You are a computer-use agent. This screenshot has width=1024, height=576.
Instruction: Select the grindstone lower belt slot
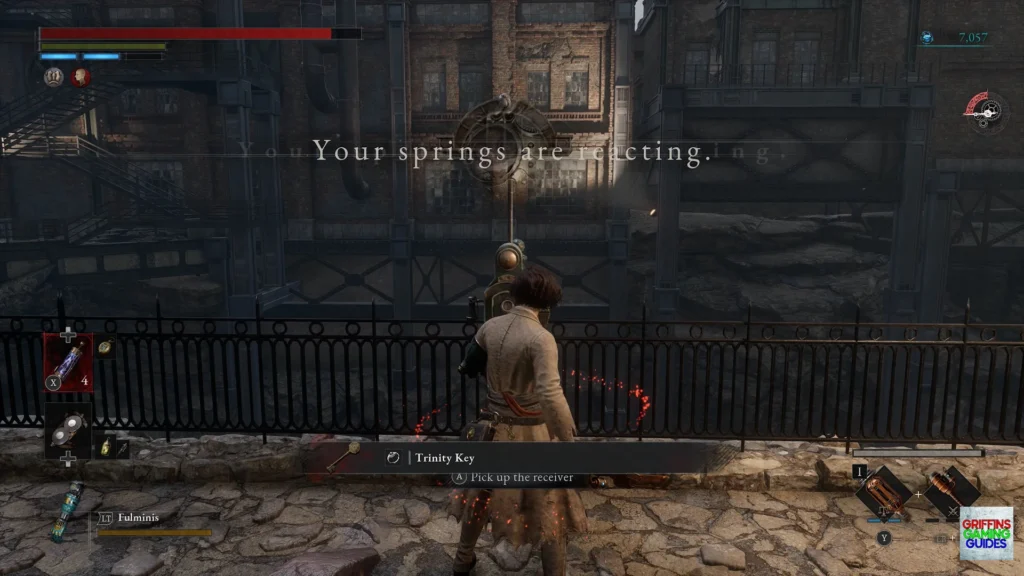coord(68,430)
